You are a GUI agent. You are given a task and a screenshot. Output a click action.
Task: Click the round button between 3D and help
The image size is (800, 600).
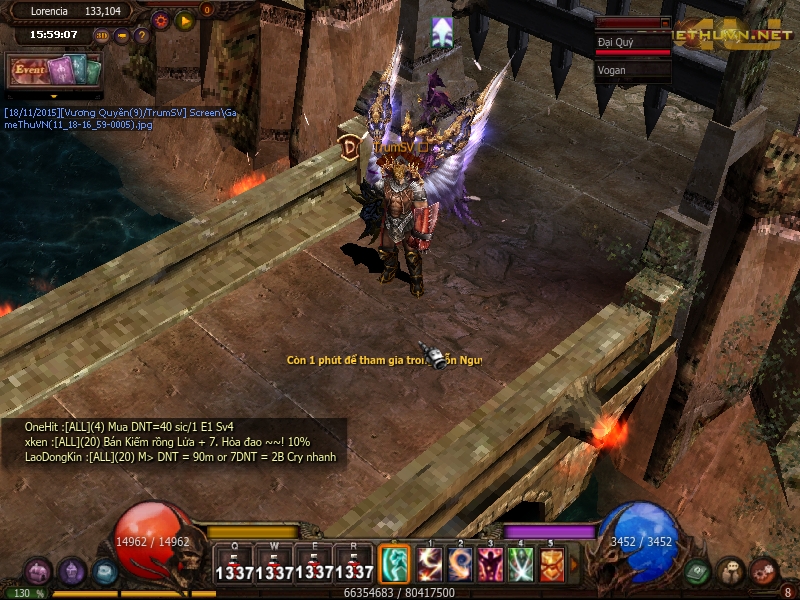[x=122, y=35]
